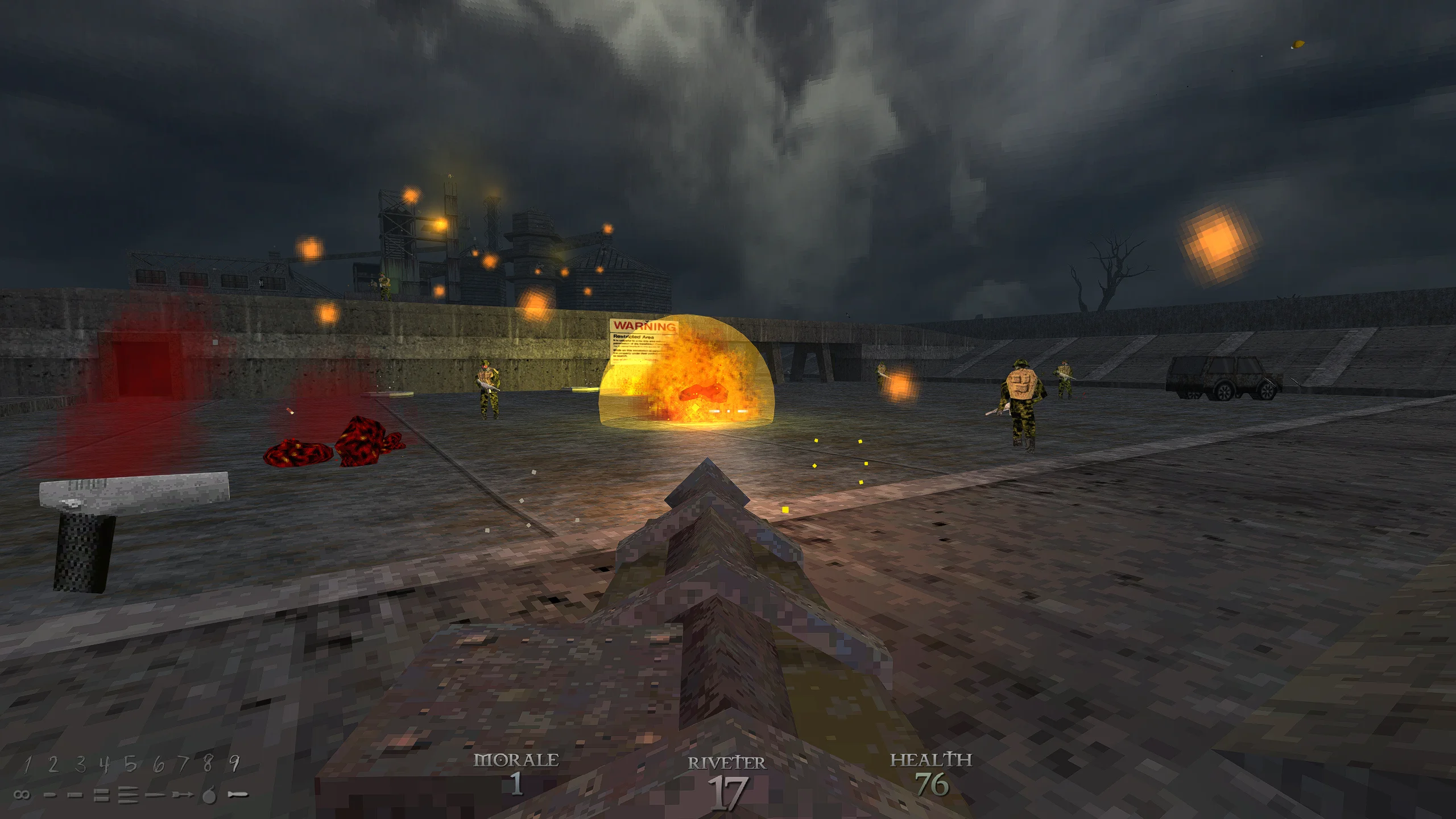Choose the round bomb weapon icon
1456x819 pixels.
[x=209, y=796]
